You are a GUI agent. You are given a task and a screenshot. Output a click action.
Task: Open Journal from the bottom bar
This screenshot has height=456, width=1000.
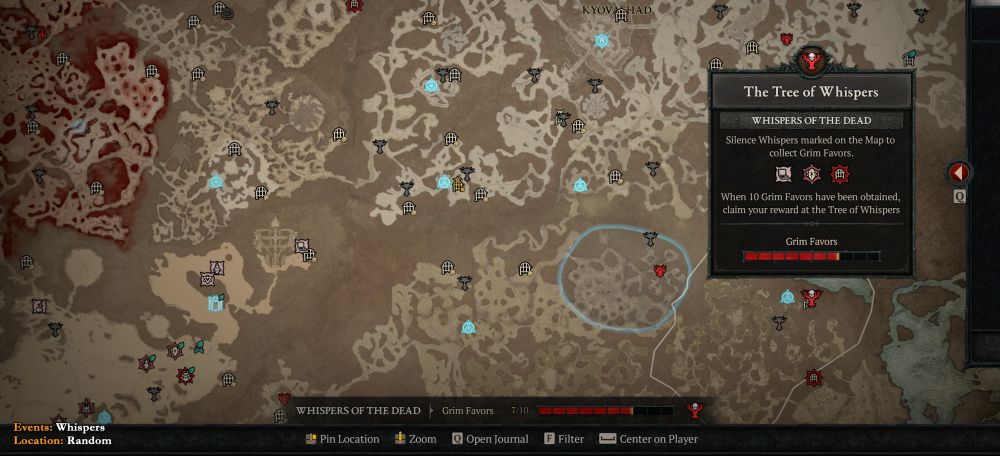coord(488,439)
